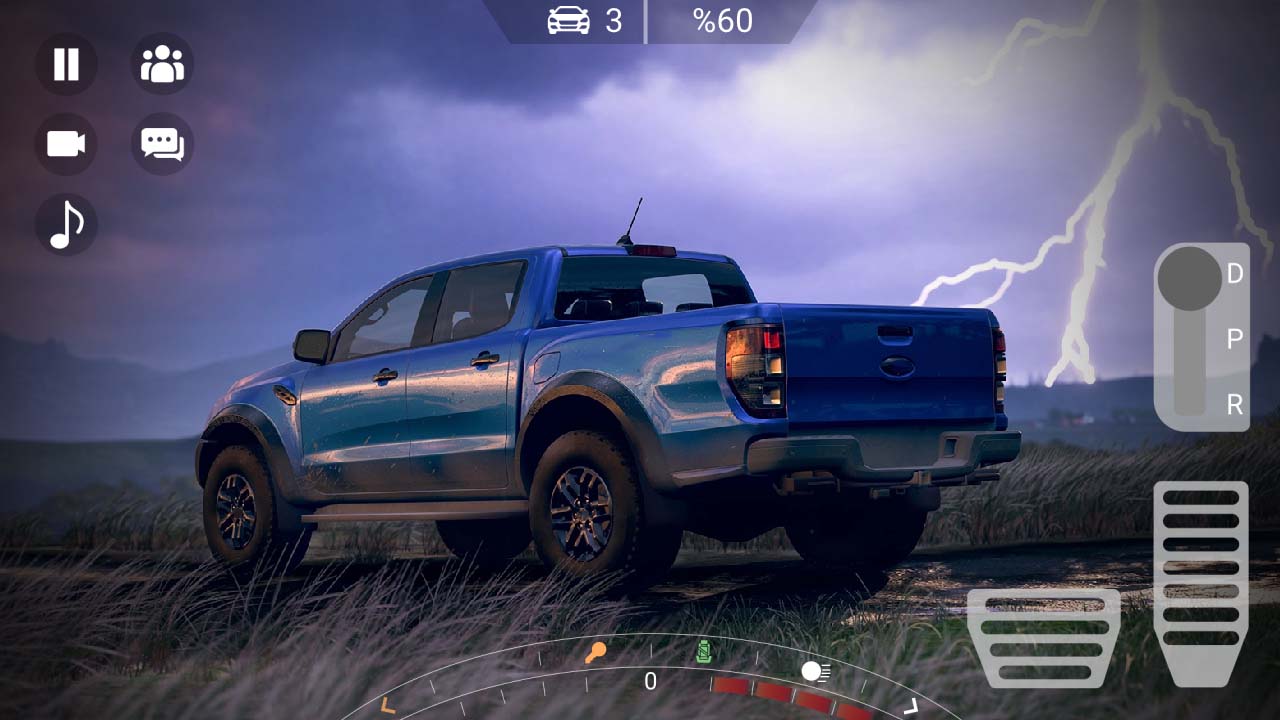Open the multiplayer players panel
1280x720 pixels.
point(163,64)
